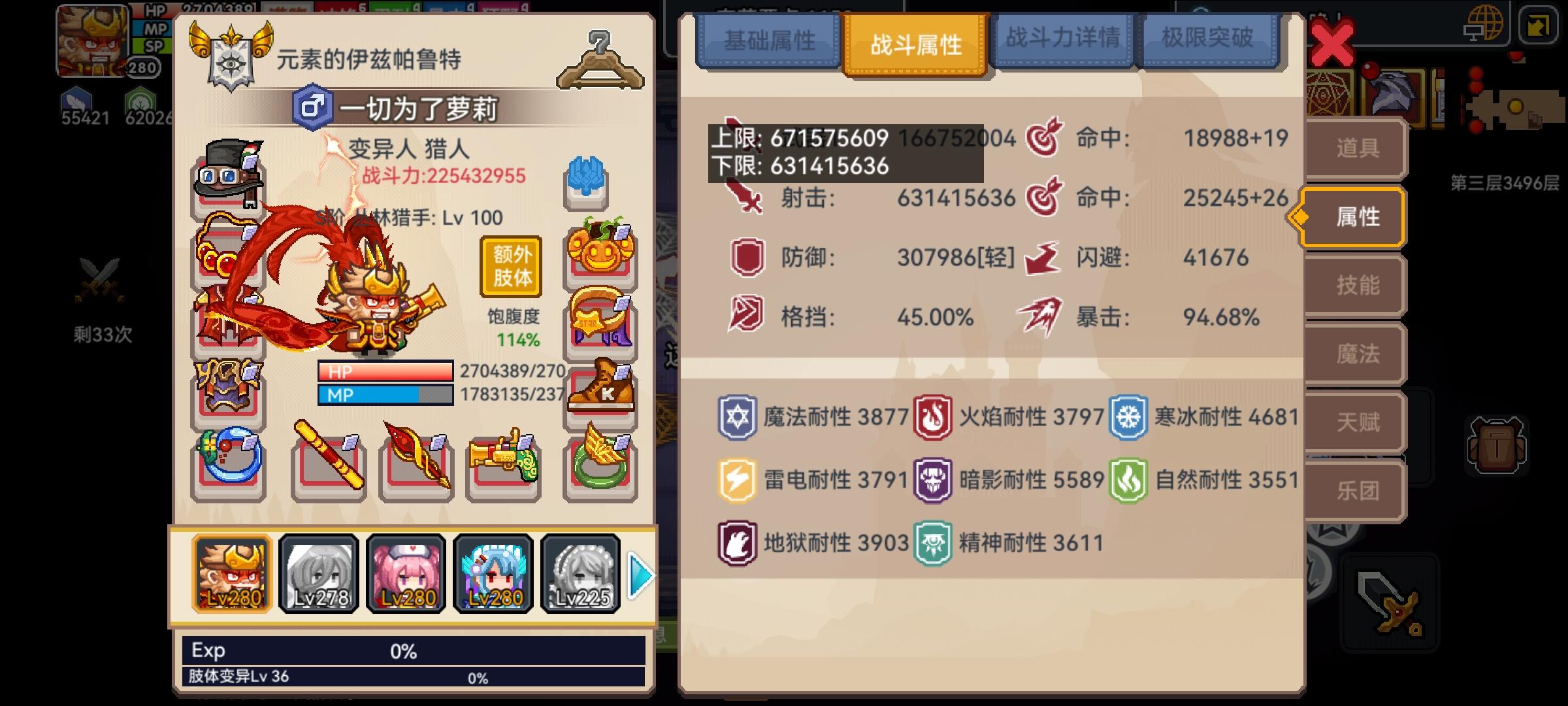Open the golden revolver weapon slot

click(500, 465)
